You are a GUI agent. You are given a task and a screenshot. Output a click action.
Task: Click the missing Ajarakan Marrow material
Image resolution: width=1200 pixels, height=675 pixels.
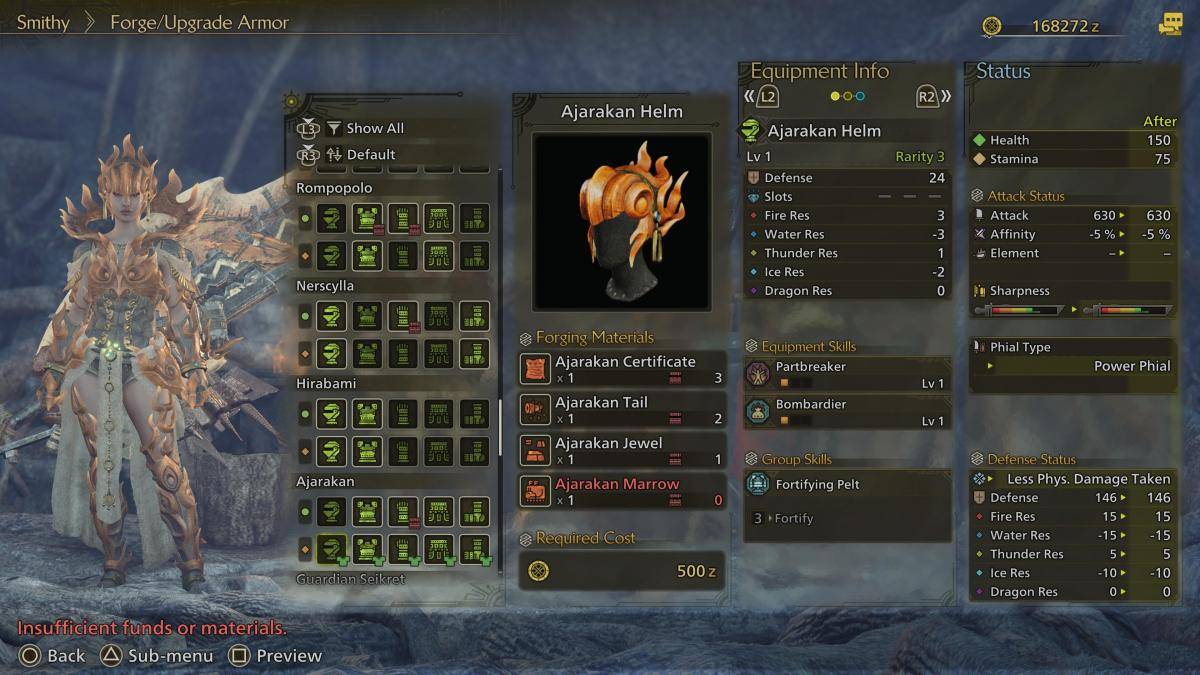[622, 491]
